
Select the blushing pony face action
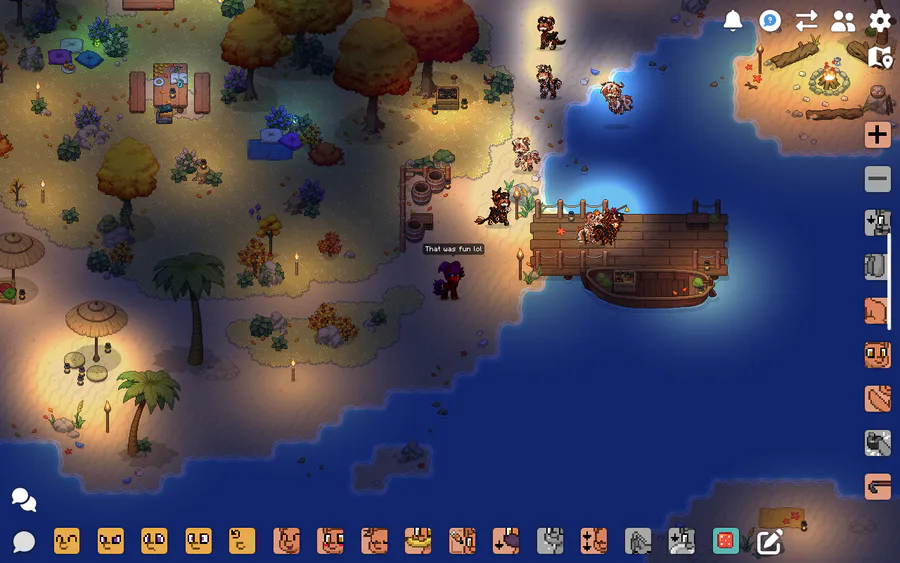click(x=331, y=541)
